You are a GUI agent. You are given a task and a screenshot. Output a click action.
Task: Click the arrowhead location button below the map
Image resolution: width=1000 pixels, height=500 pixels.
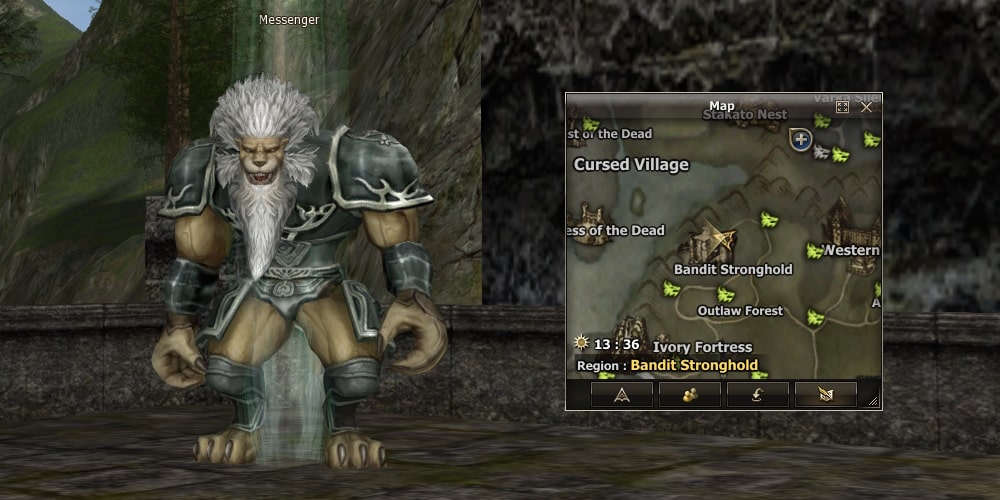pyautogui.click(x=622, y=394)
